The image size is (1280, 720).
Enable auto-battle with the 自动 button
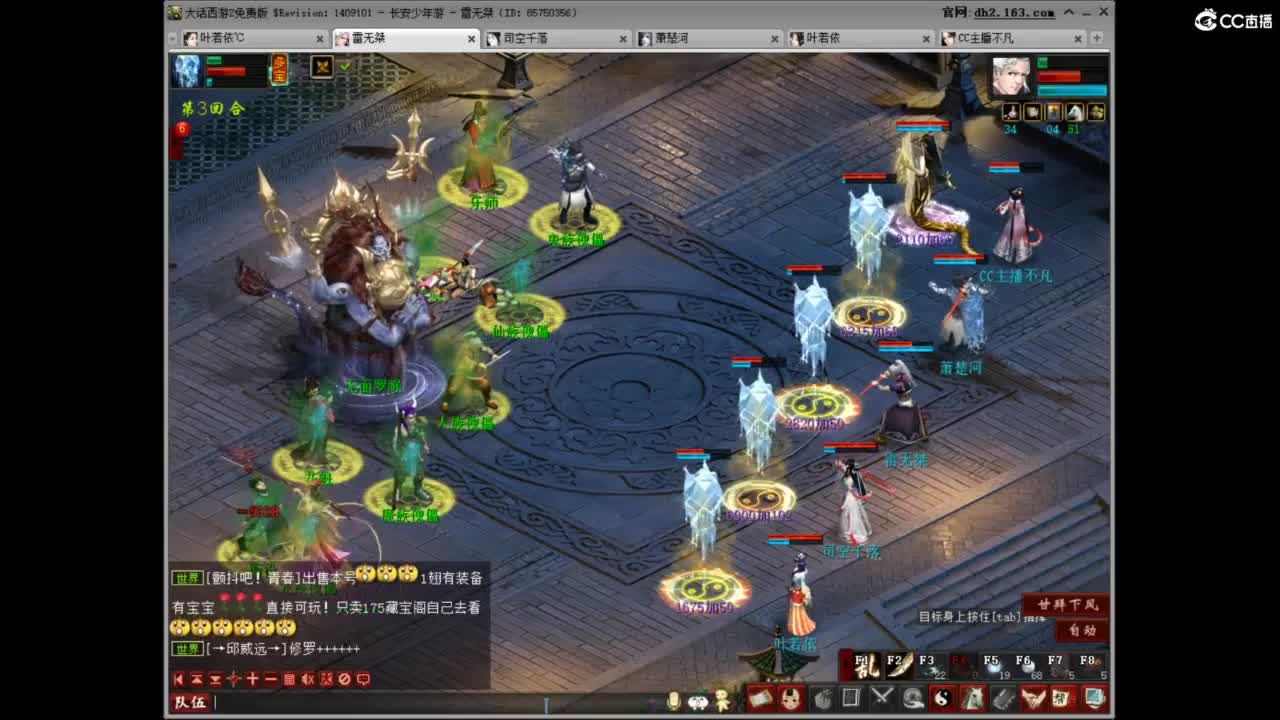click(1083, 629)
